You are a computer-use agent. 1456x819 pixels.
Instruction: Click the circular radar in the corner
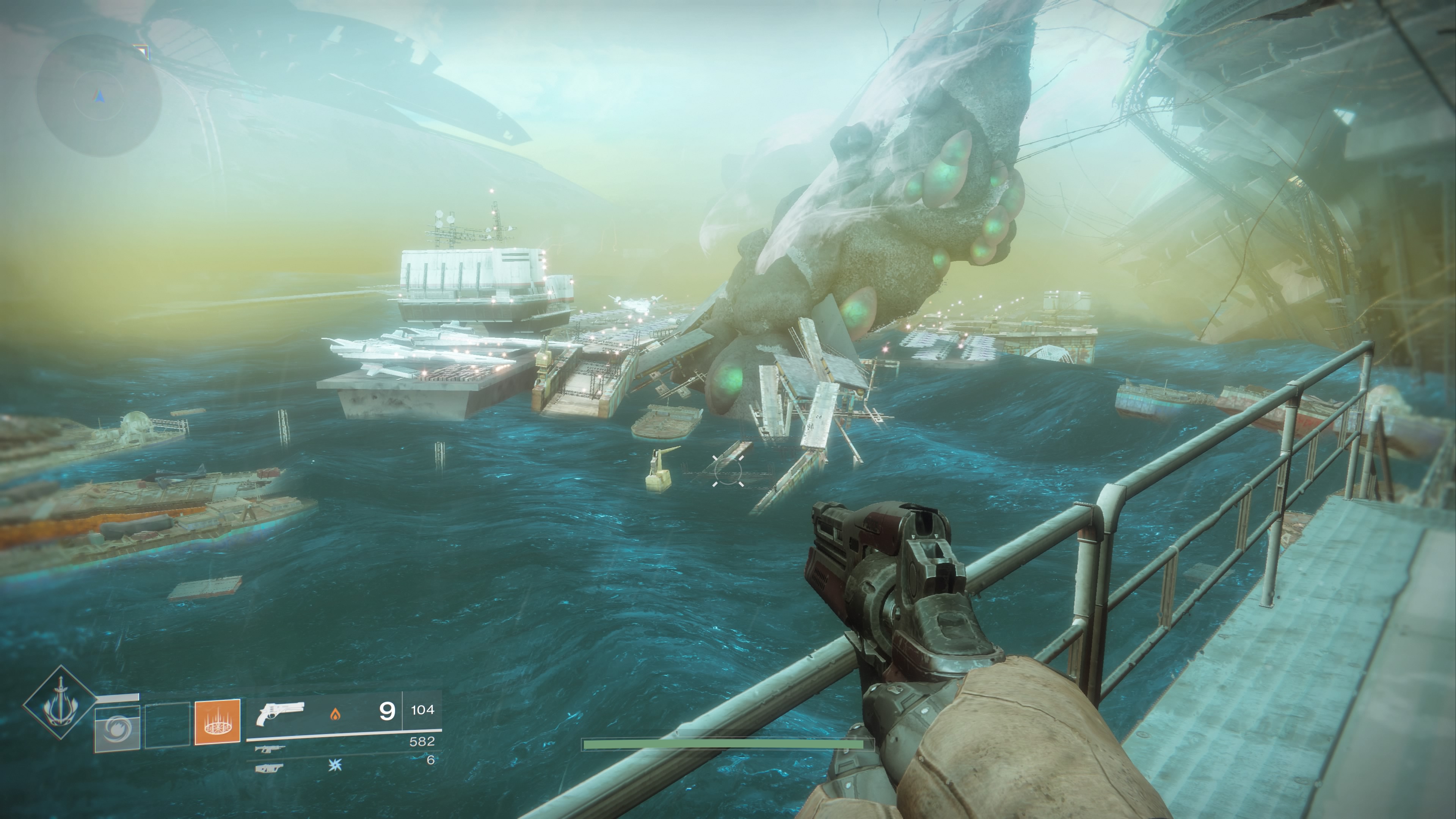pos(99,96)
